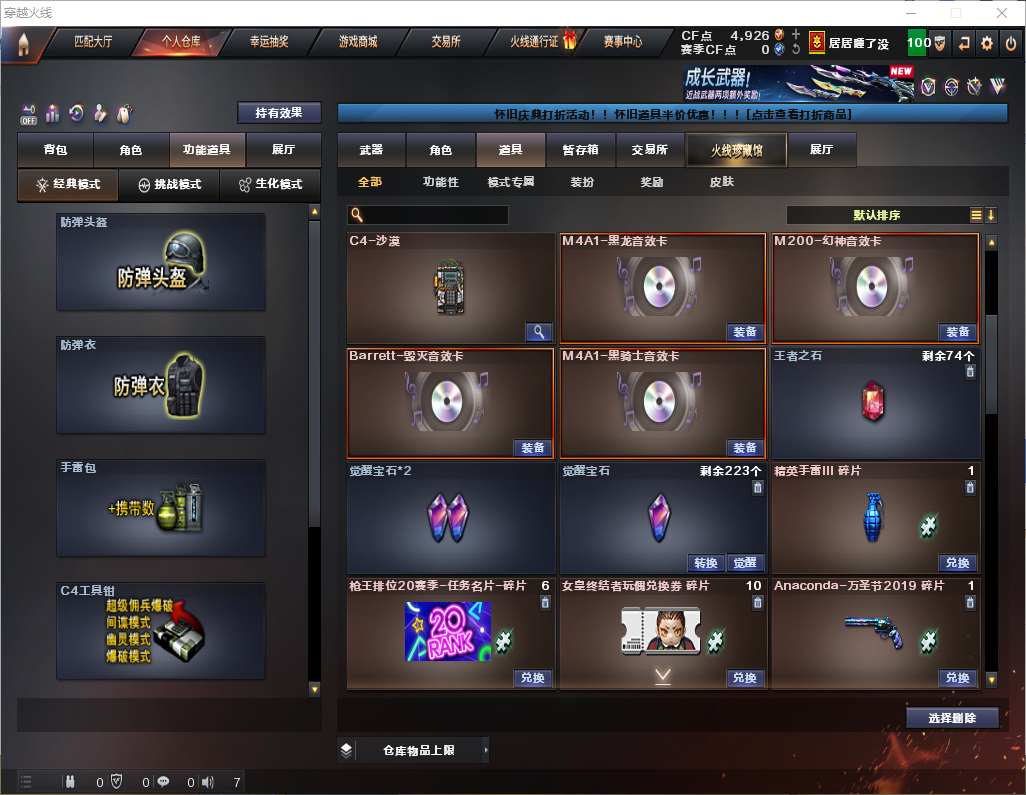
Task: Click 觉醒 on the 觉醒宝石 item
Action: click(x=744, y=563)
